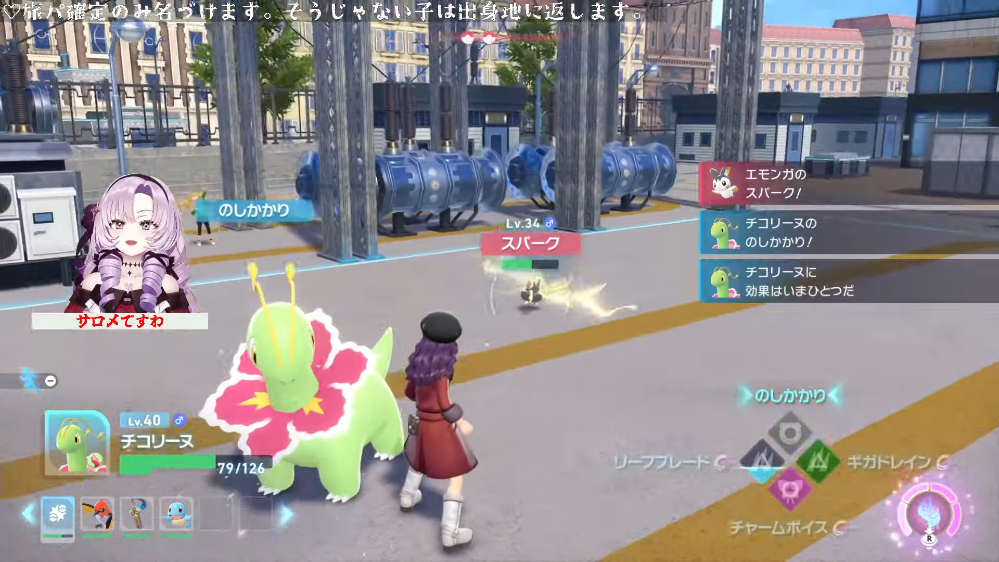The width and height of the screenshot is (999, 562).
Task: Click the left arrow of the party bar
Action: 28,514
